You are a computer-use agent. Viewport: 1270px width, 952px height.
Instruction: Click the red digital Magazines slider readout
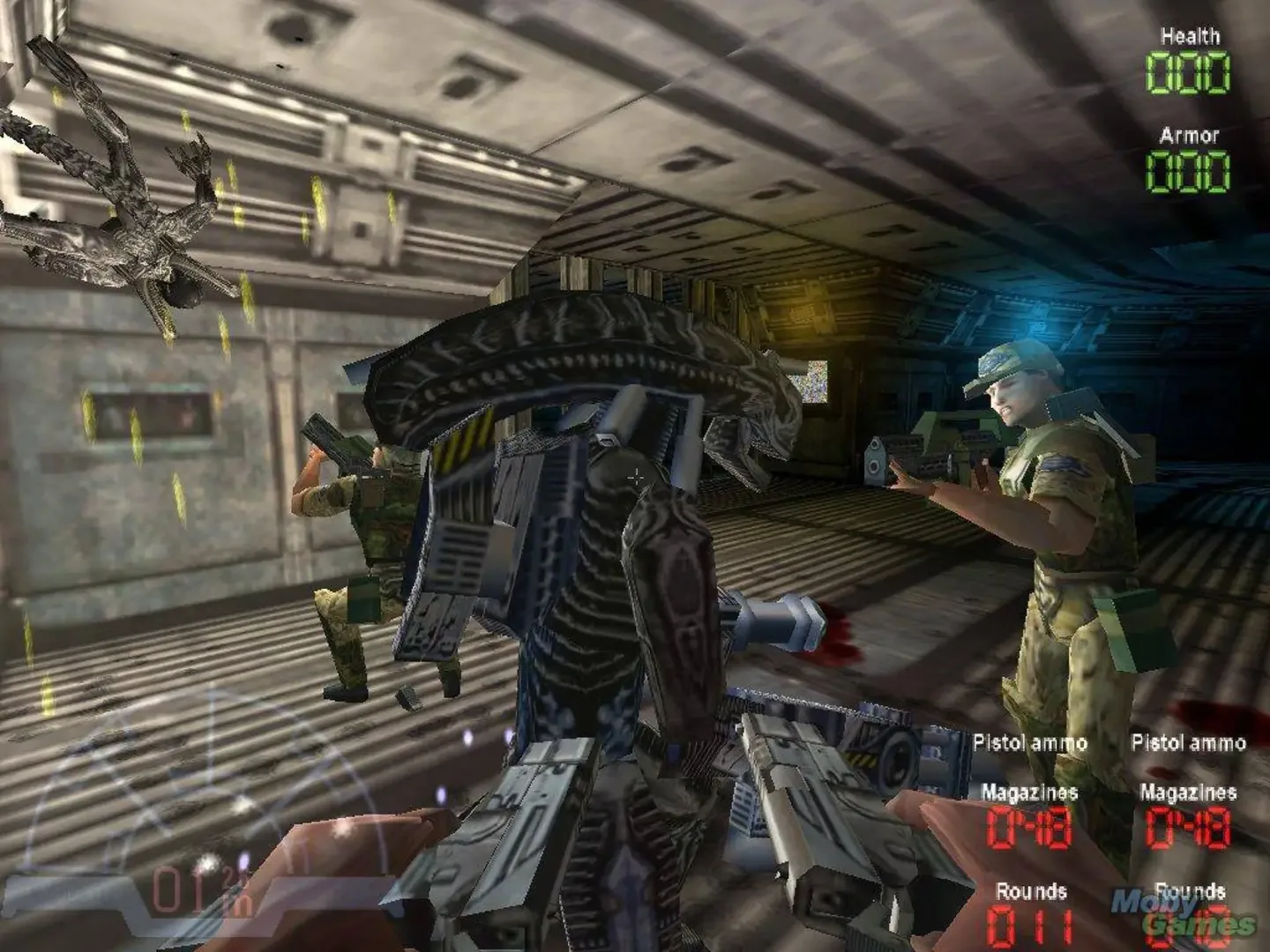1026,829
